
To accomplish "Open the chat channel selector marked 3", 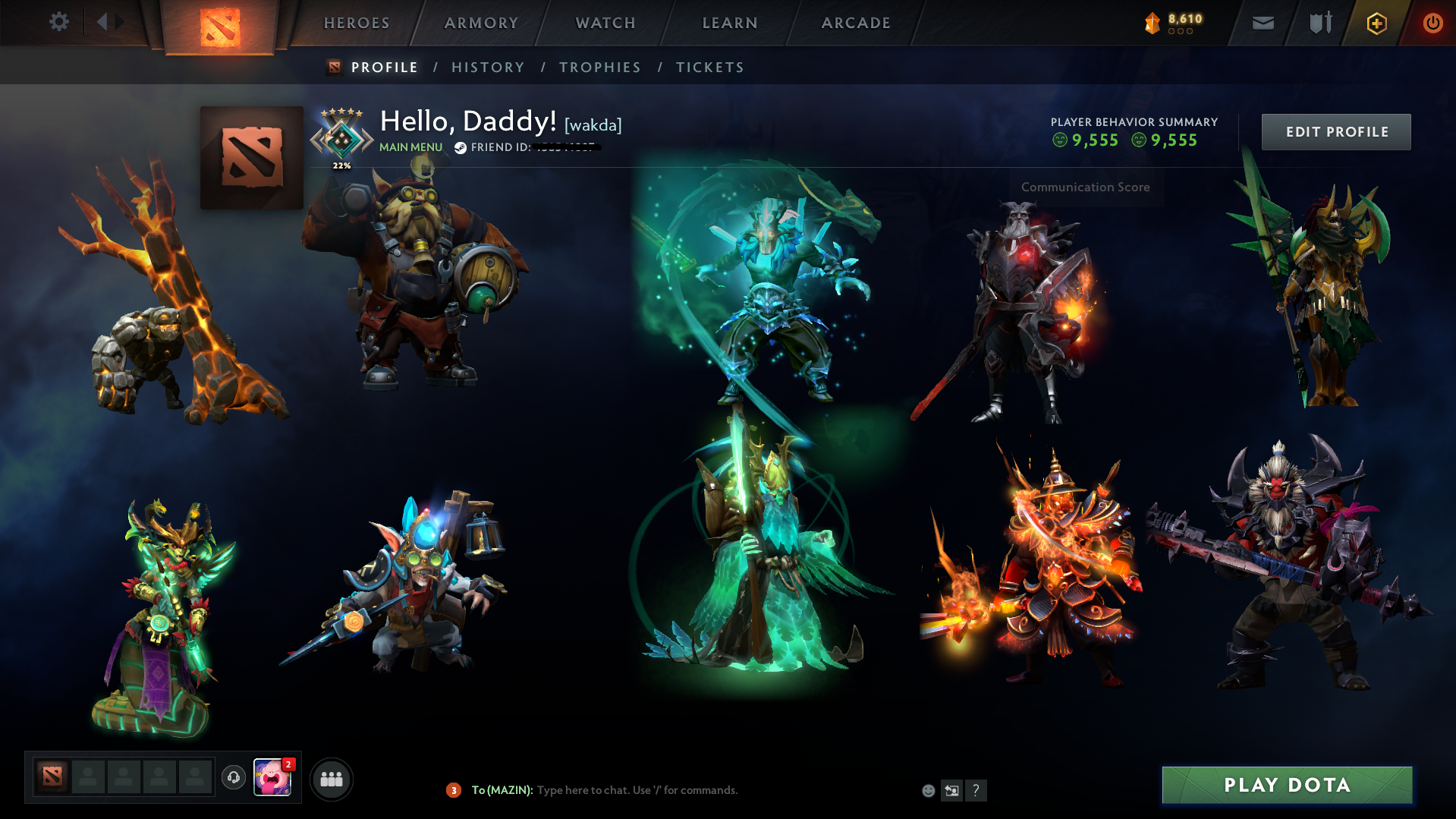I will tap(453, 790).
